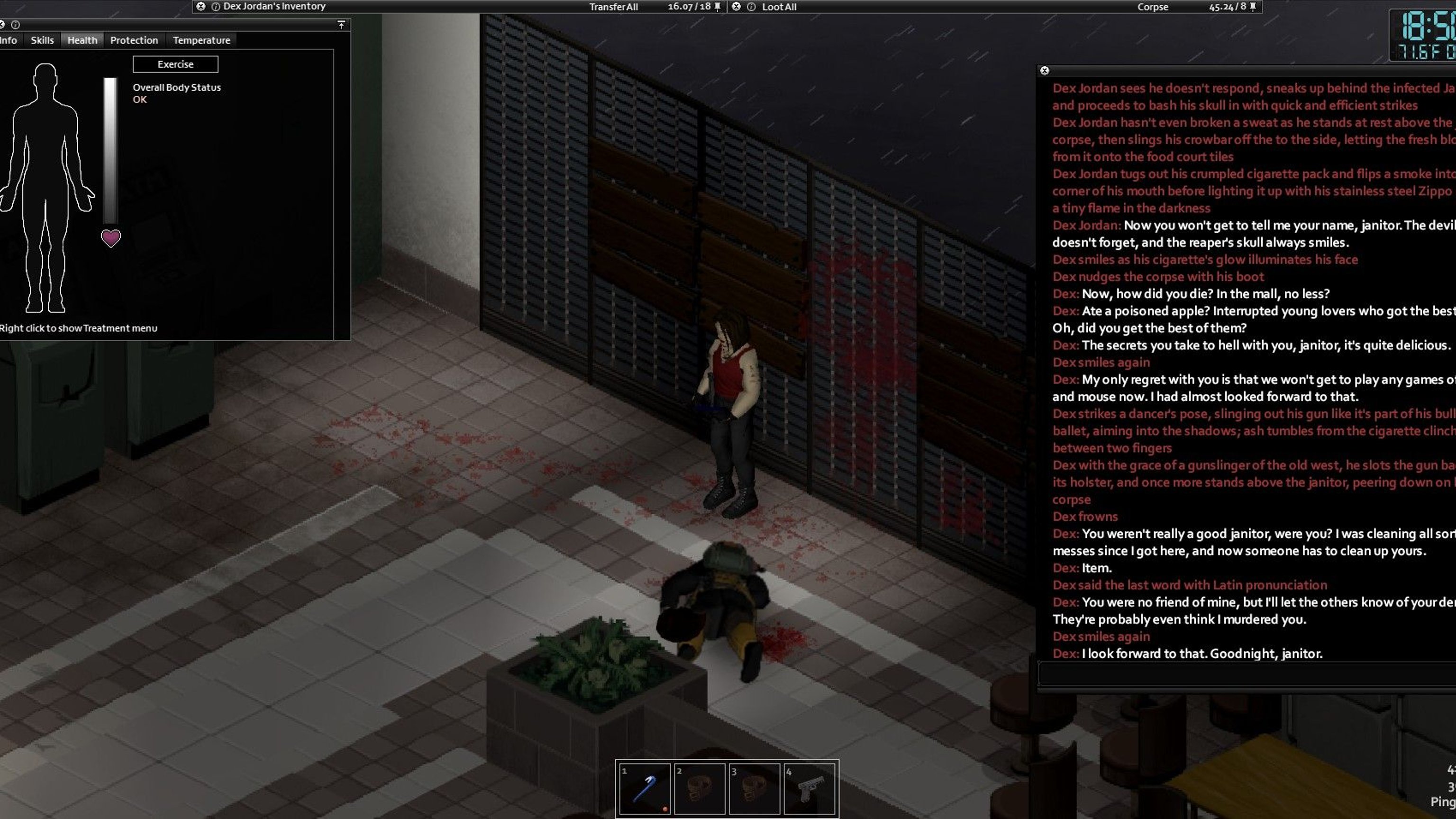Image resolution: width=1456 pixels, height=819 pixels.
Task: Select the Health tab
Action: (82, 40)
